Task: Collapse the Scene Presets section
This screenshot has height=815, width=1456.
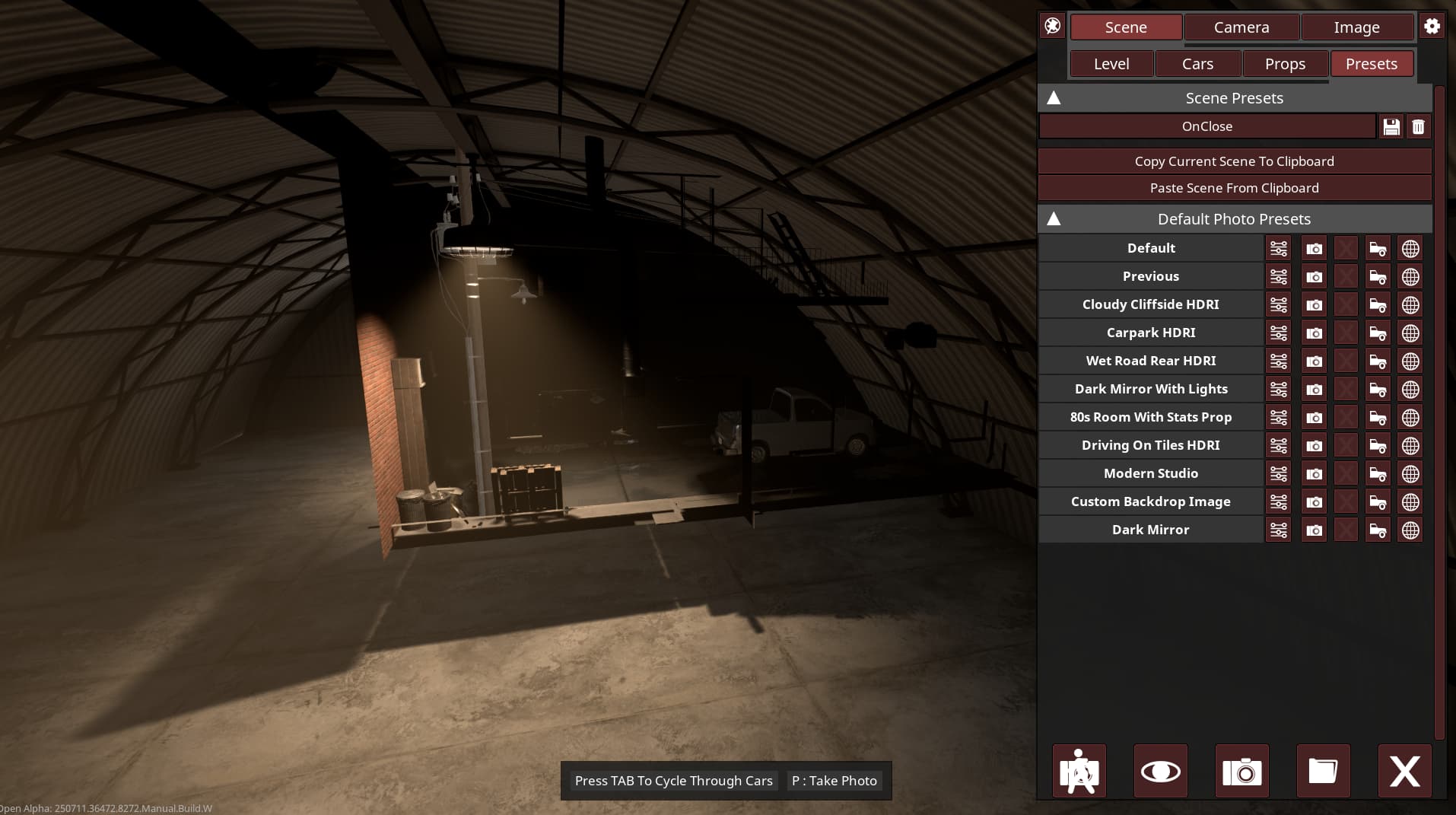Action: tap(1054, 98)
